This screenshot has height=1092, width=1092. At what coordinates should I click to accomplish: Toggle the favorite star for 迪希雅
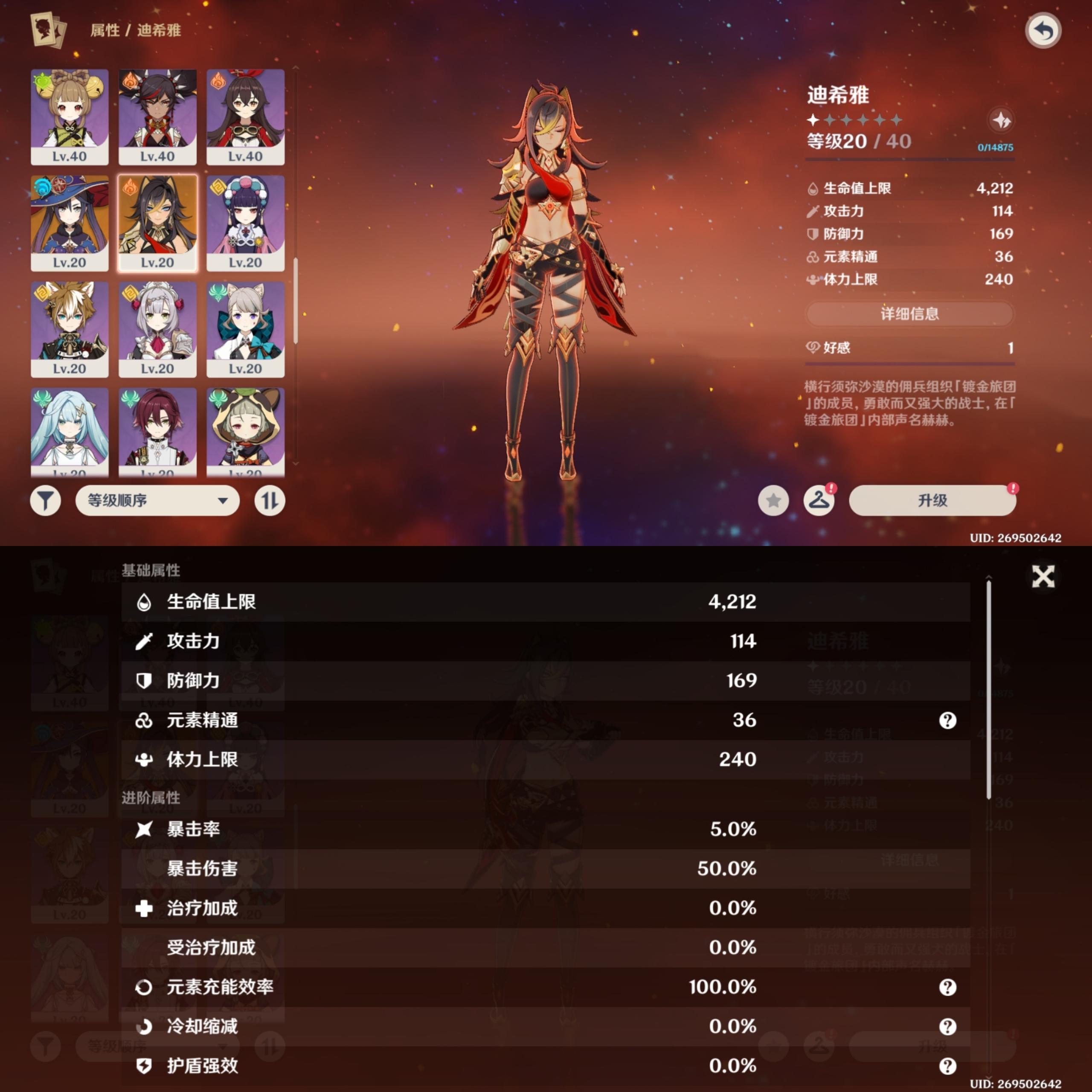[x=773, y=500]
